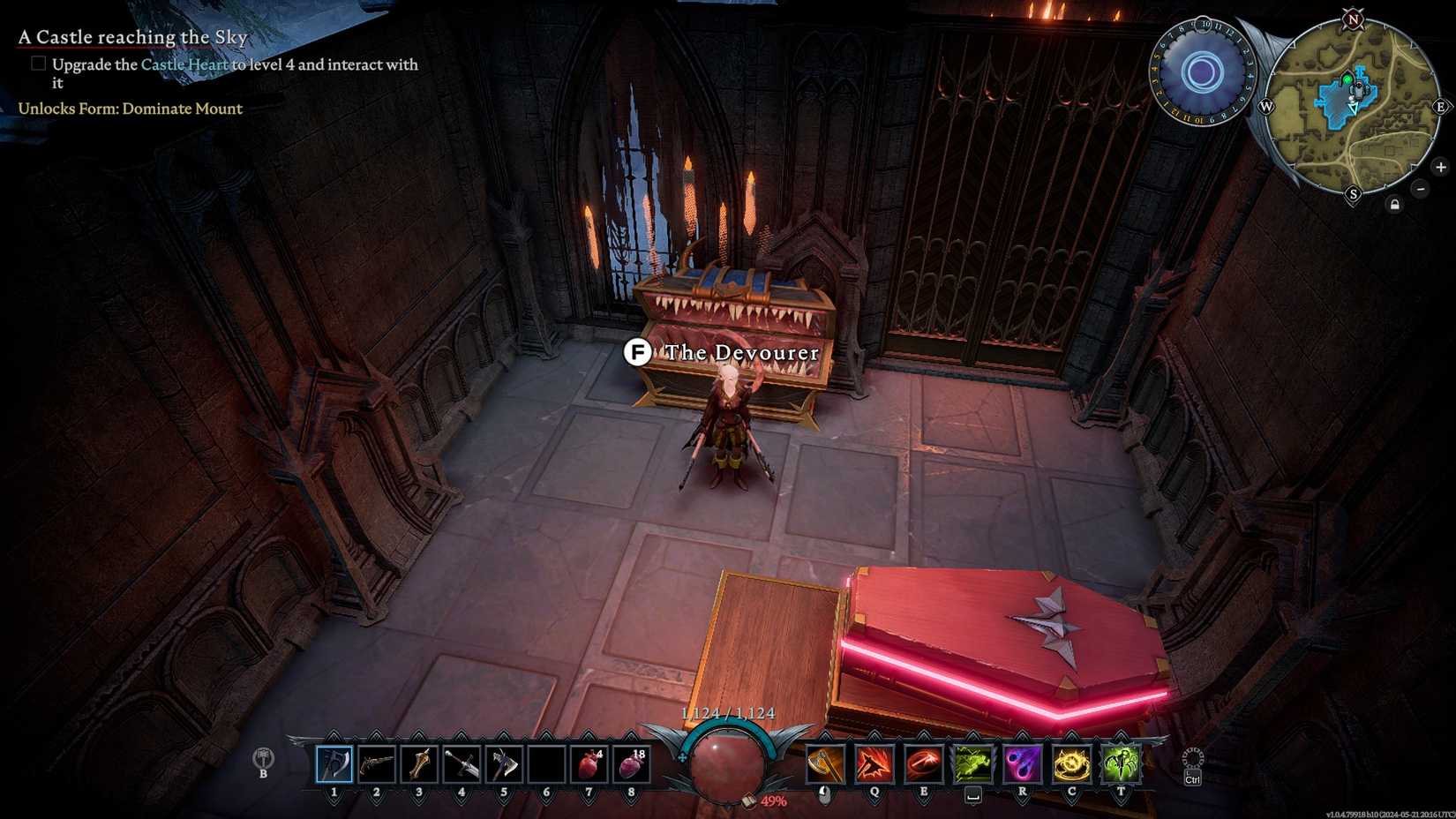Activate the red slashing Q ability
This screenshot has height=819, width=1456.
874,763
